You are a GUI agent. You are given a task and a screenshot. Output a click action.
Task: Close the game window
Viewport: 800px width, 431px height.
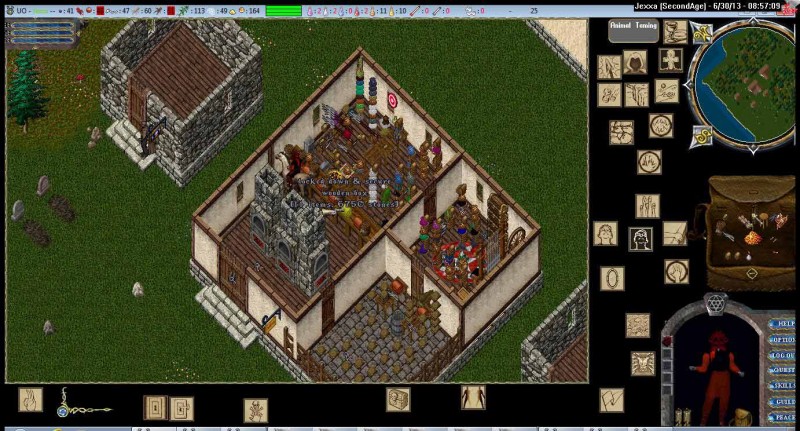(x=793, y=5)
